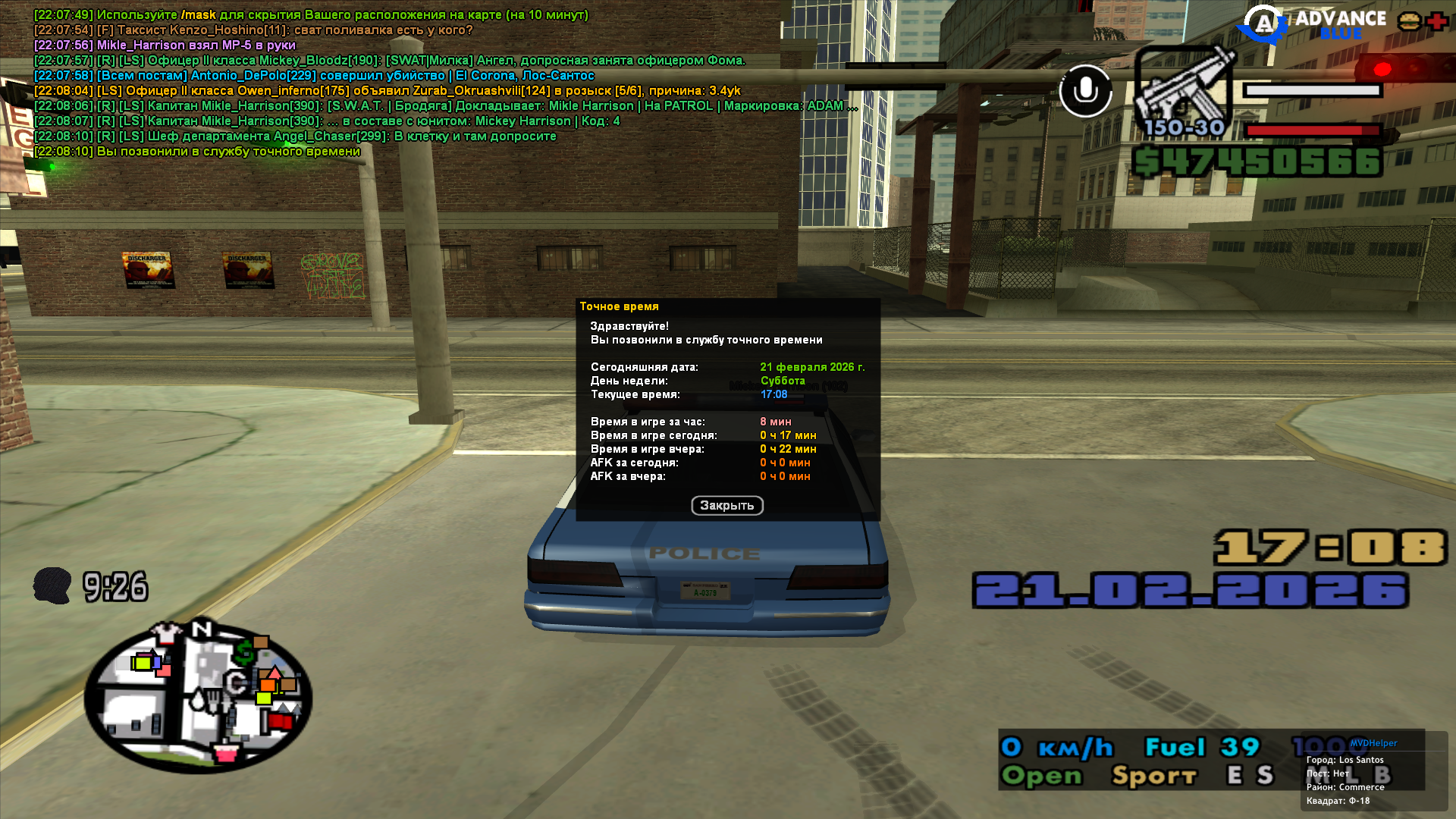The image size is (1456, 819).
Task: Open the circular radar minimap
Action: 198,695
